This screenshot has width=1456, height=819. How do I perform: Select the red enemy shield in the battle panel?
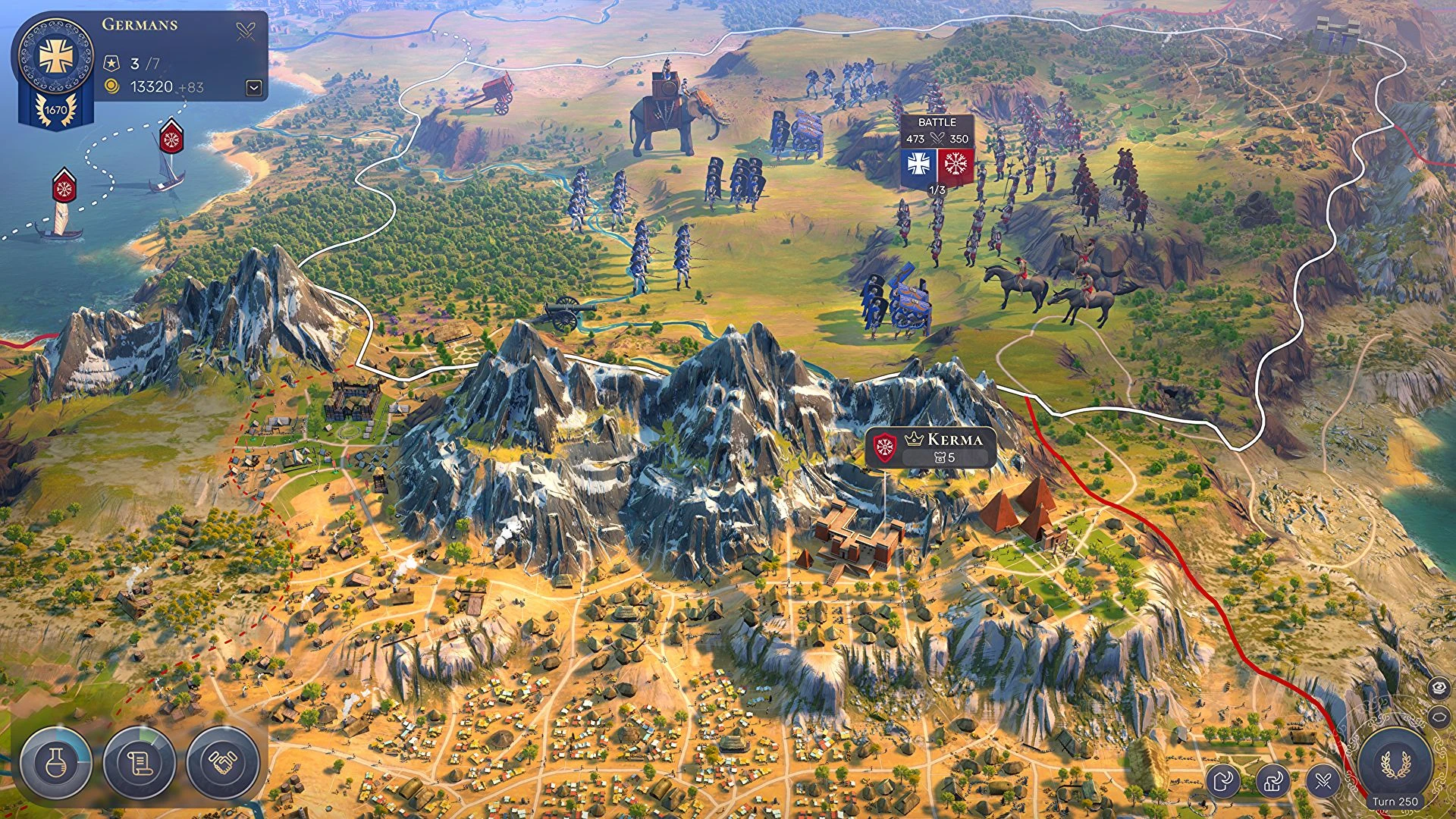tap(955, 164)
